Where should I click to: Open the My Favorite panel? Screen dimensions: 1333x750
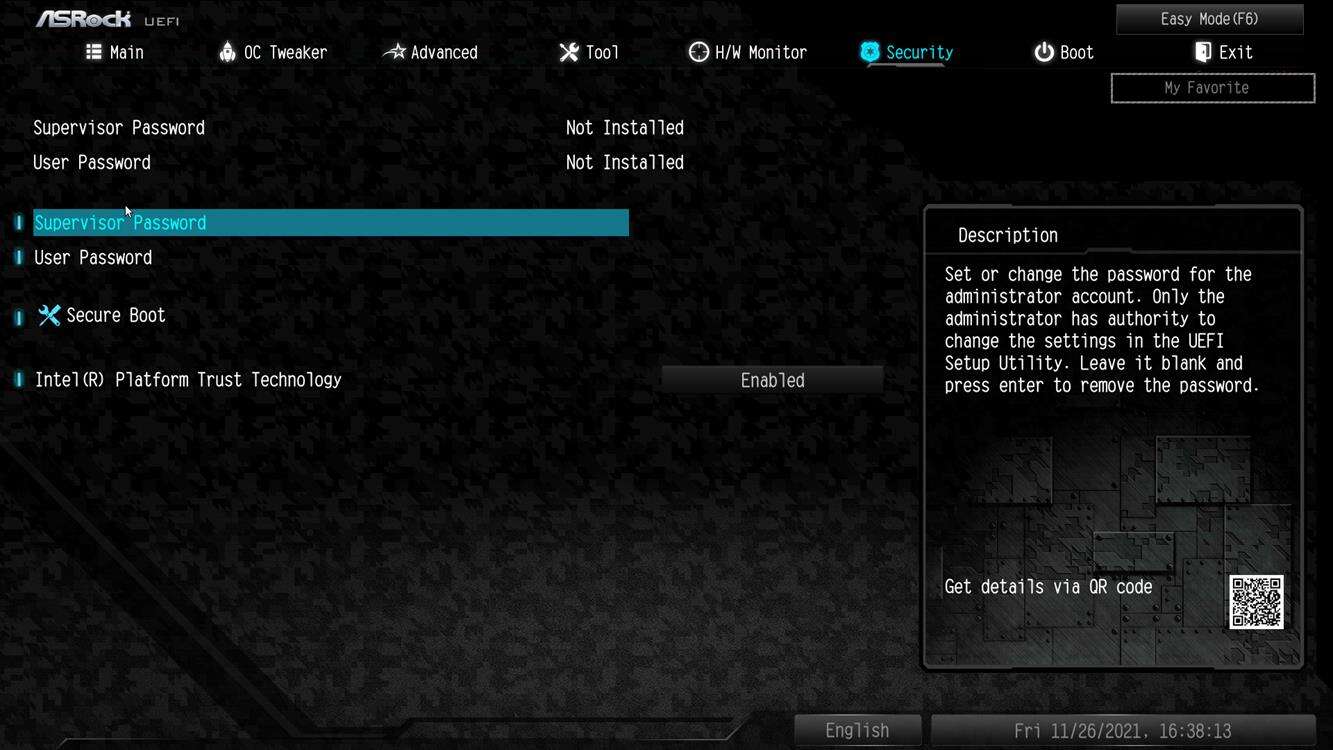tap(1212, 87)
